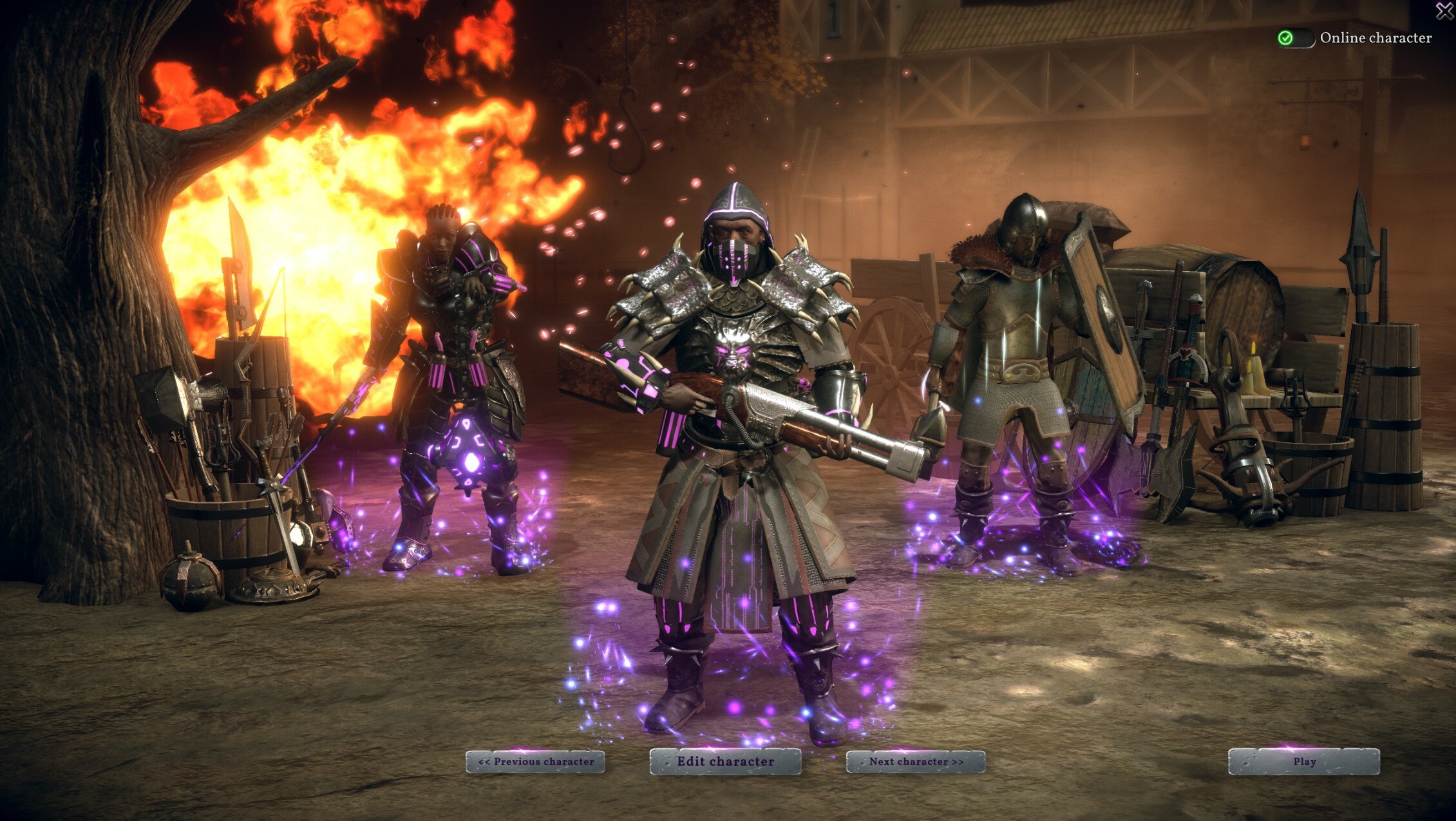Start the game with Play
Viewport: 1456px width, 821px height.
point(1304,762)
